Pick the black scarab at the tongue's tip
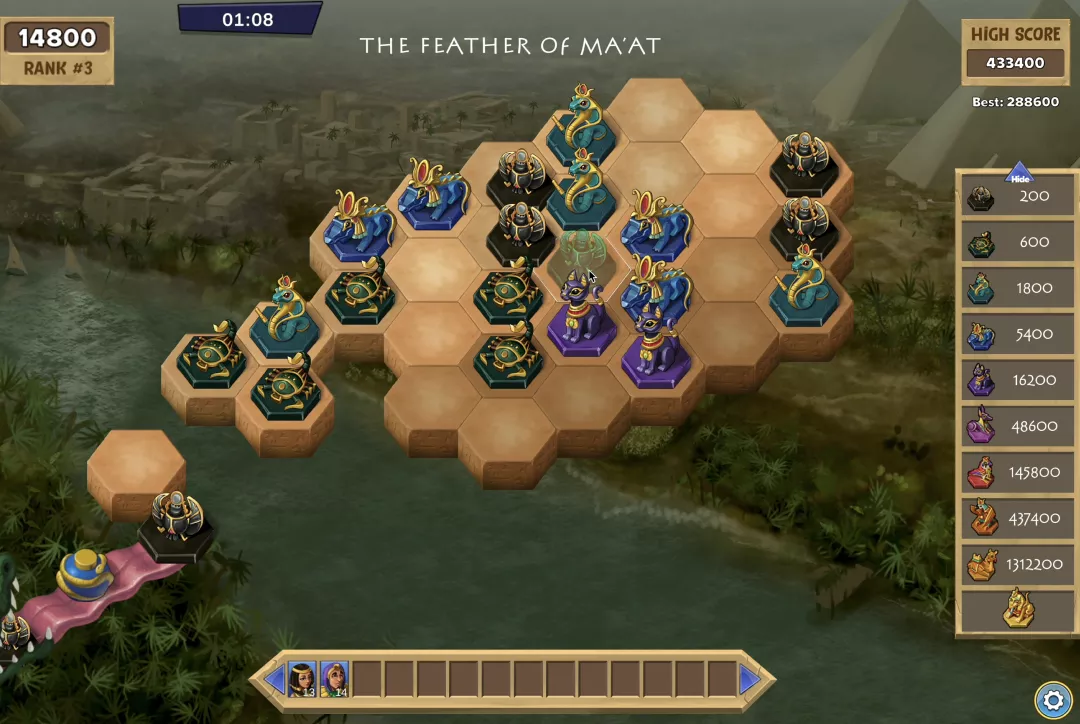 click(x=177, y=520)
